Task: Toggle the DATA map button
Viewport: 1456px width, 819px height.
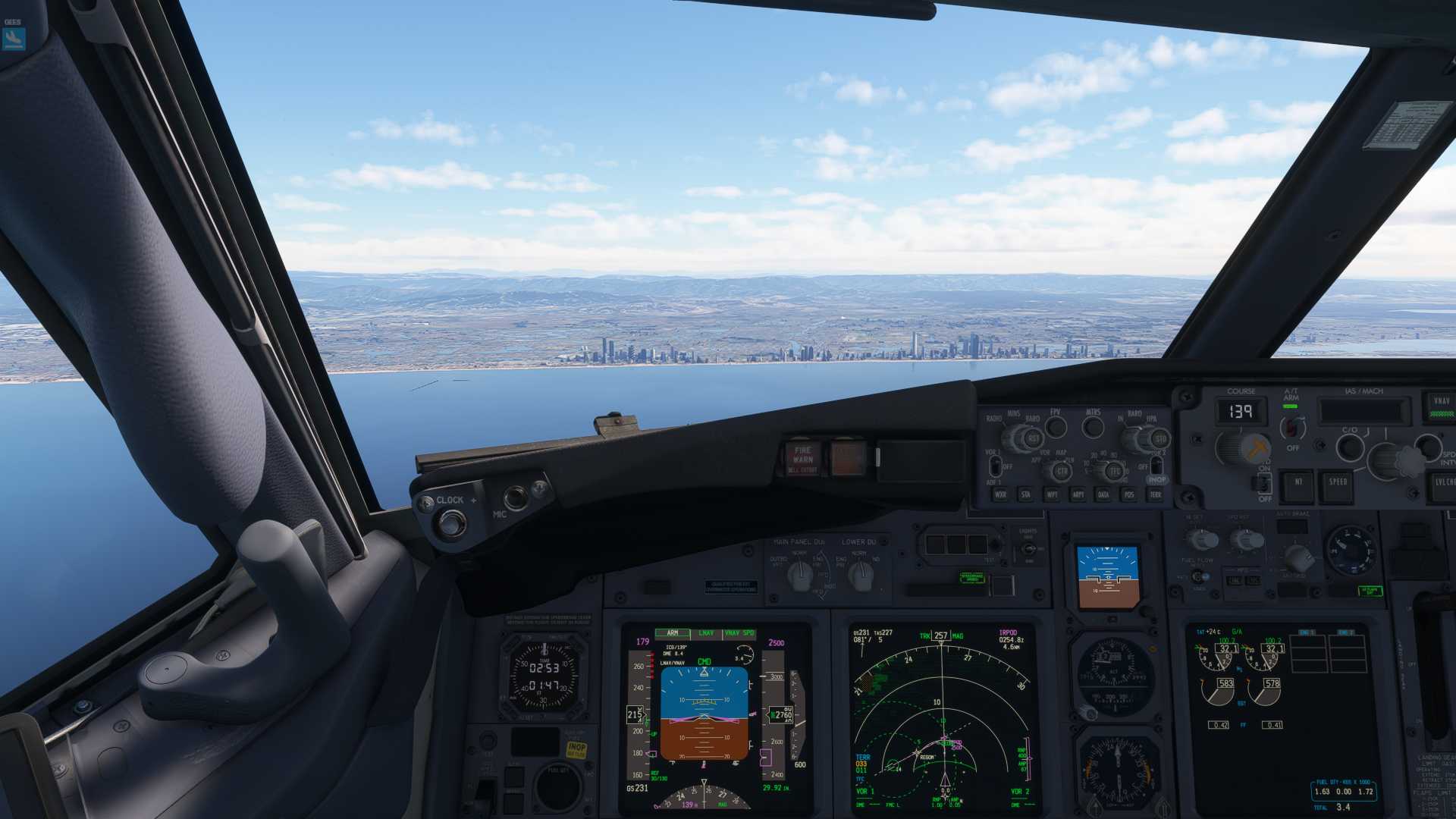Action: tap(1103, 494)
